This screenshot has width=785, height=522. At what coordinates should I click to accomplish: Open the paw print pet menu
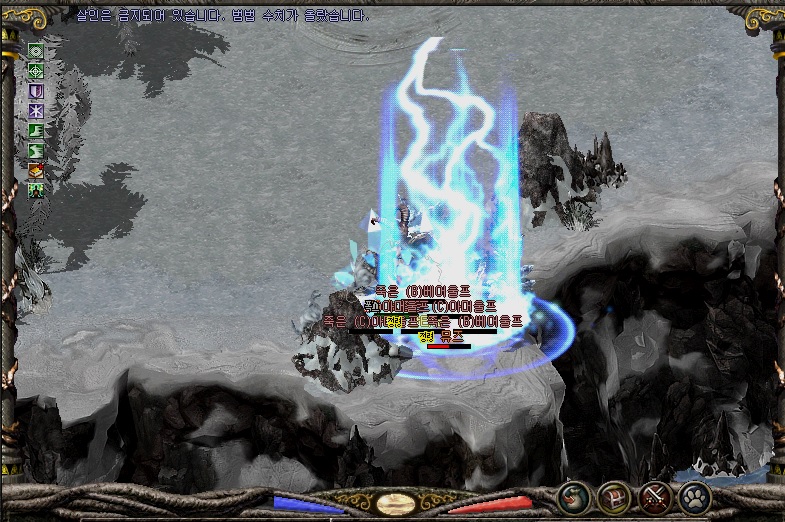point(694,496)
